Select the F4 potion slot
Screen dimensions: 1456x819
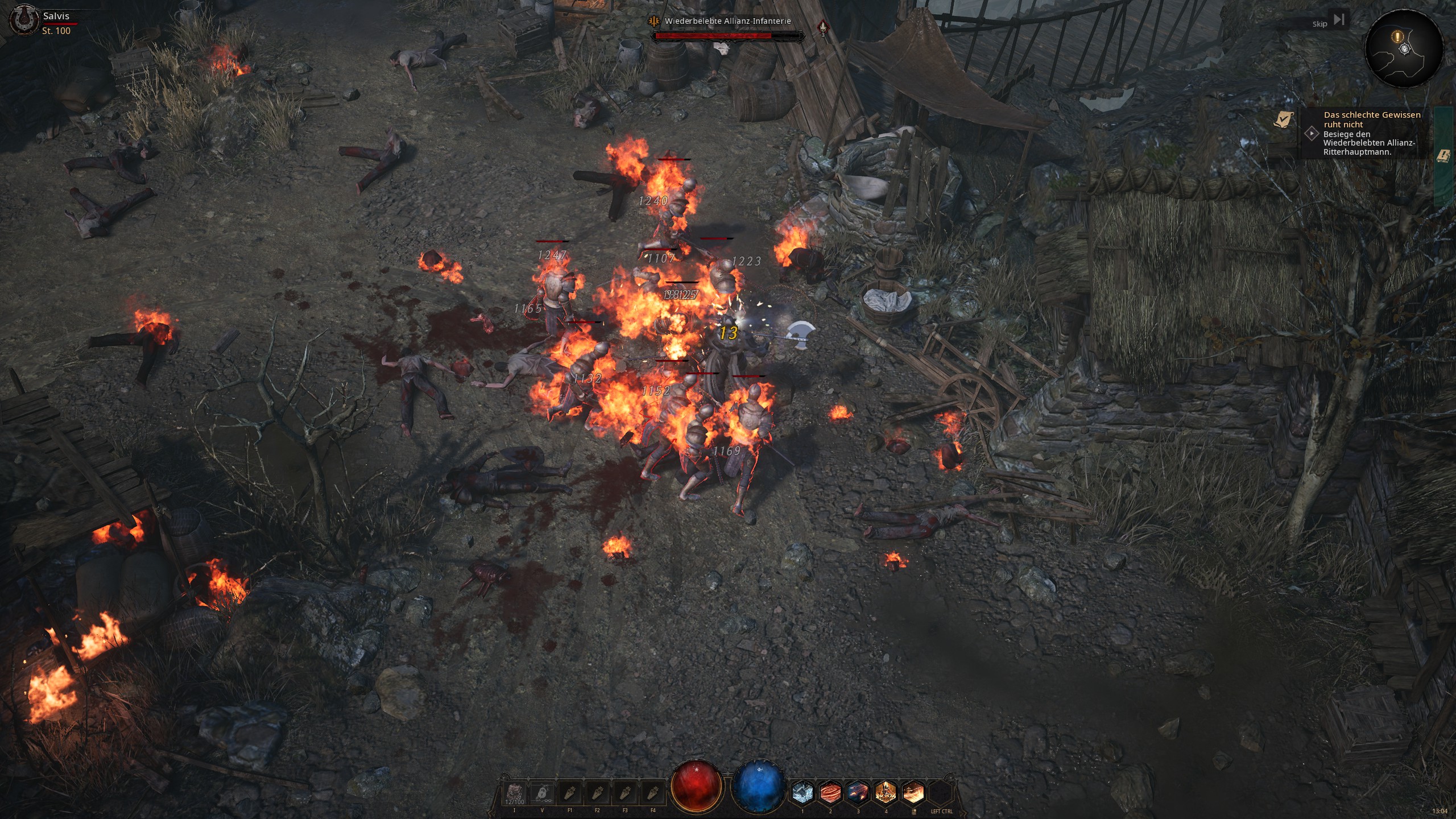coord(653,793)
